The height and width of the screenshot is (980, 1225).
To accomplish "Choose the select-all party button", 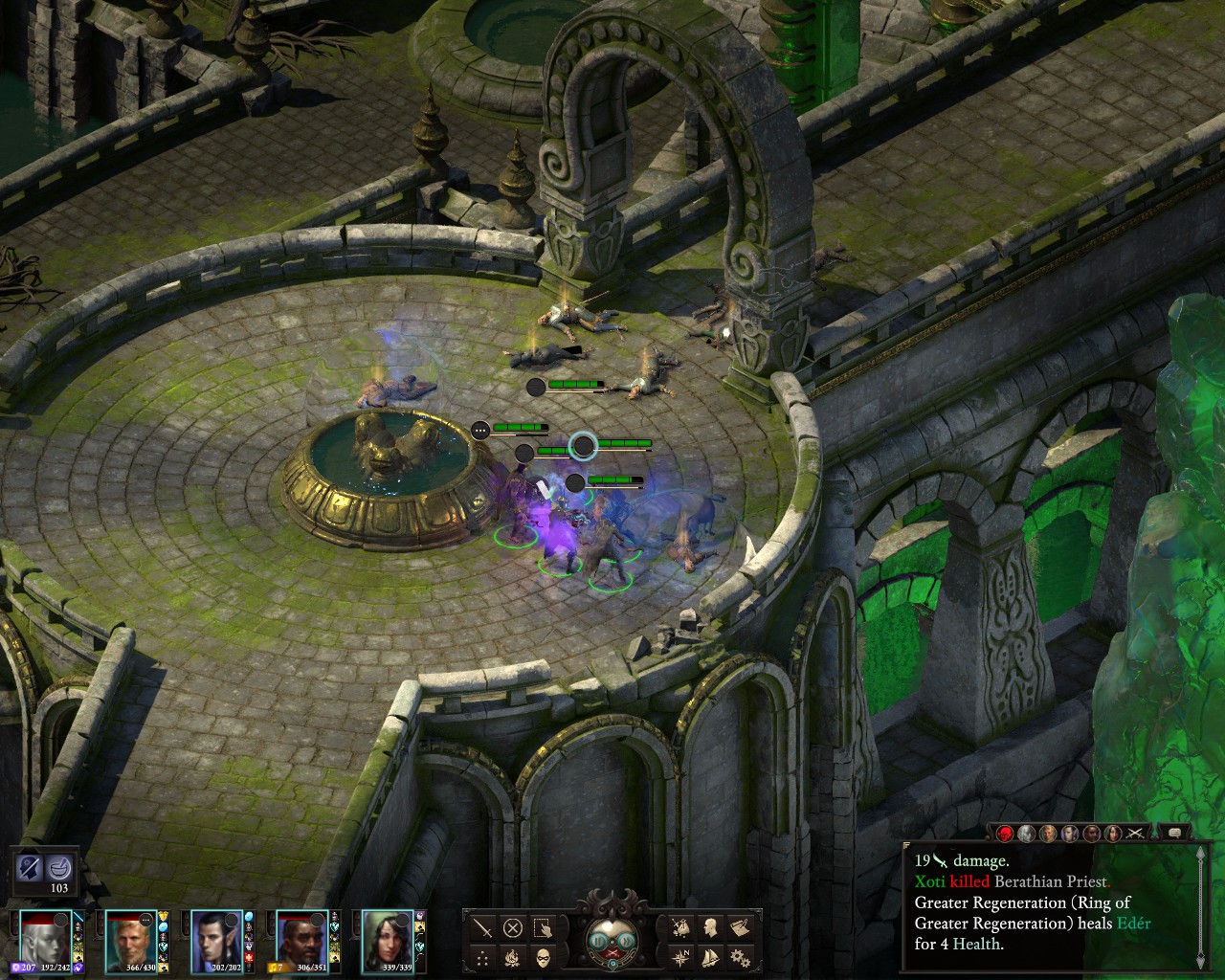I will 543,927.
